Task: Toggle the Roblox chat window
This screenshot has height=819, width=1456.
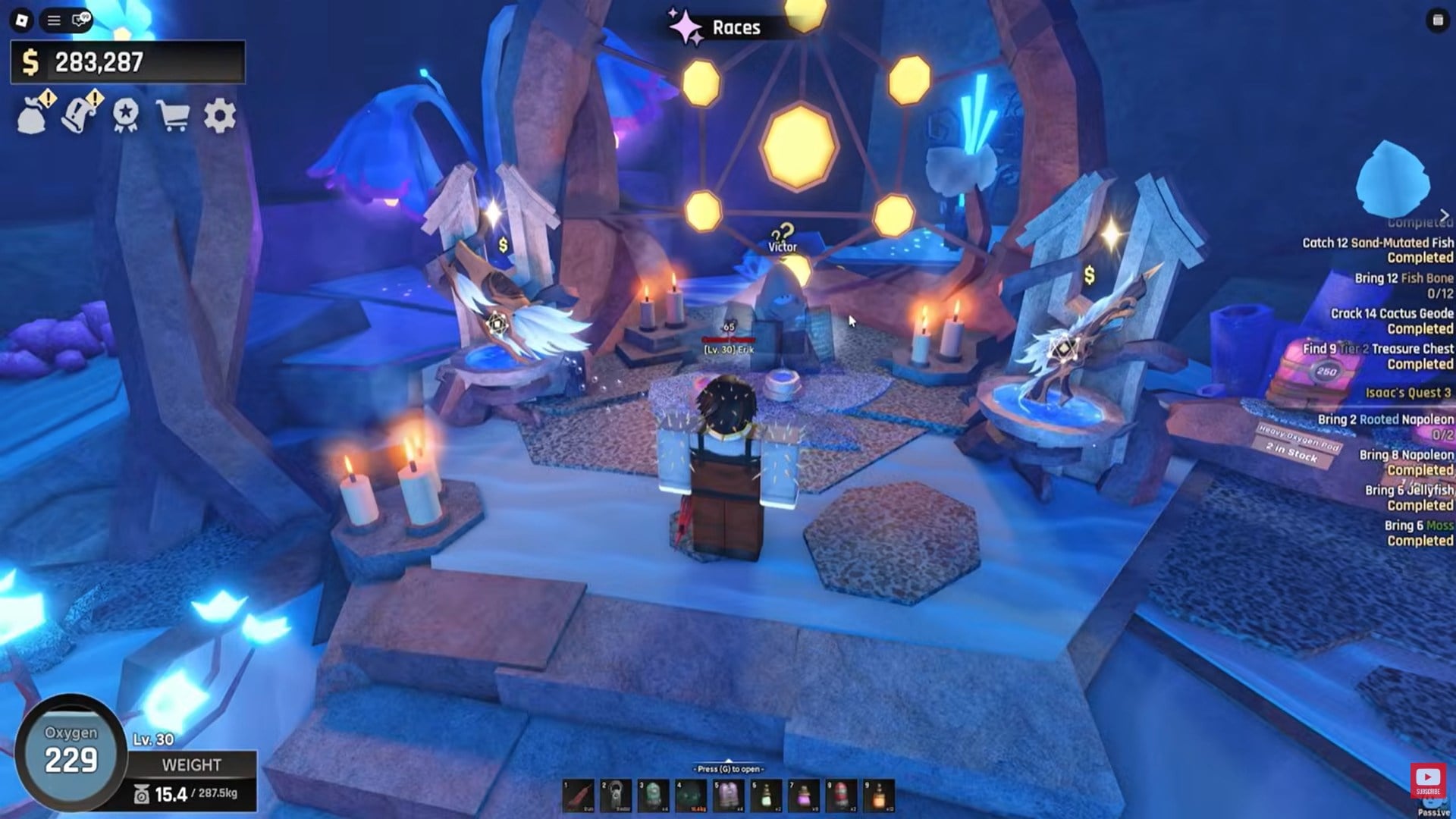Action: [80, 20]
